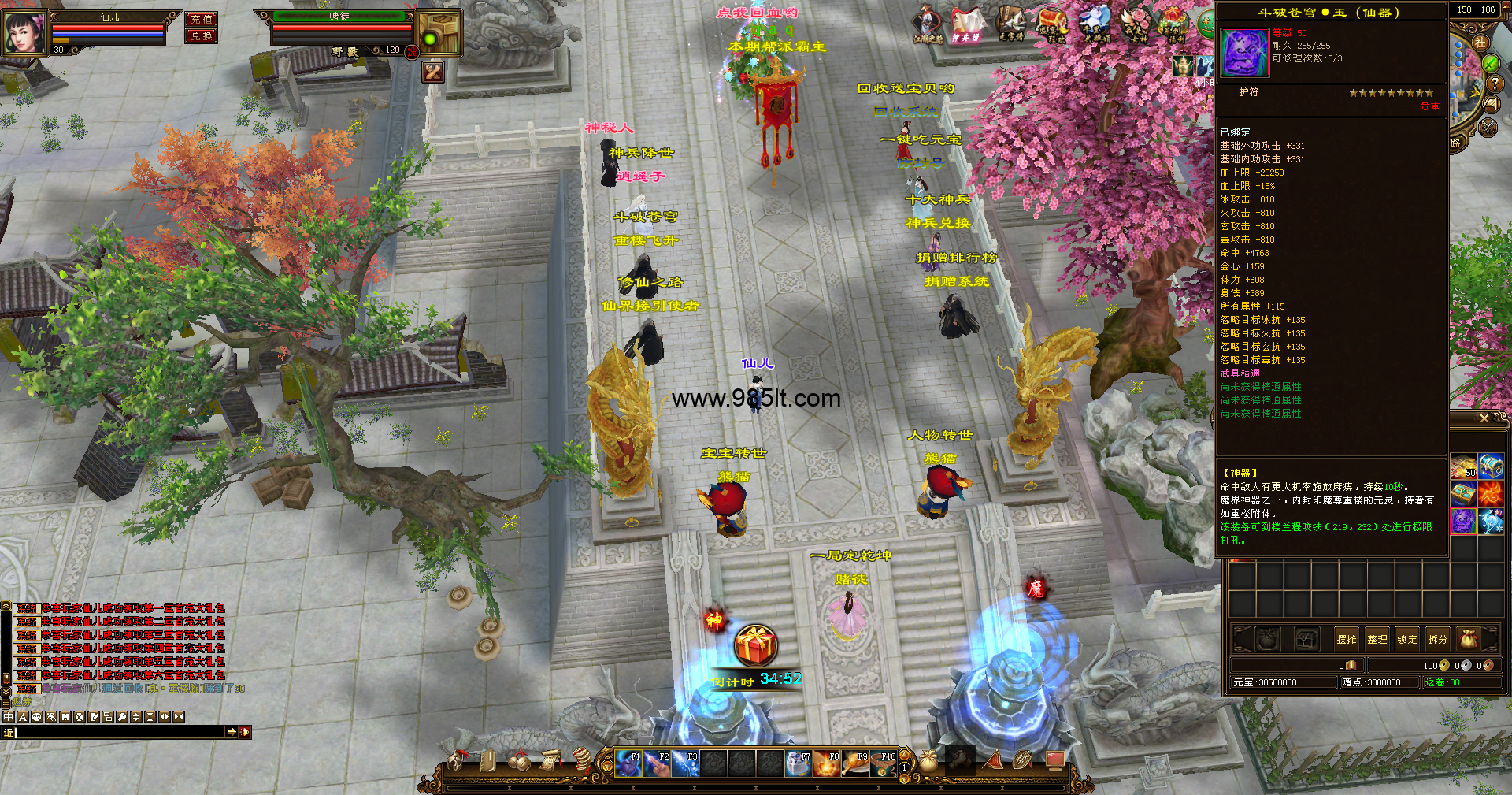
Task: Use the F8 fire skill
Action: (x=827, y=763)
